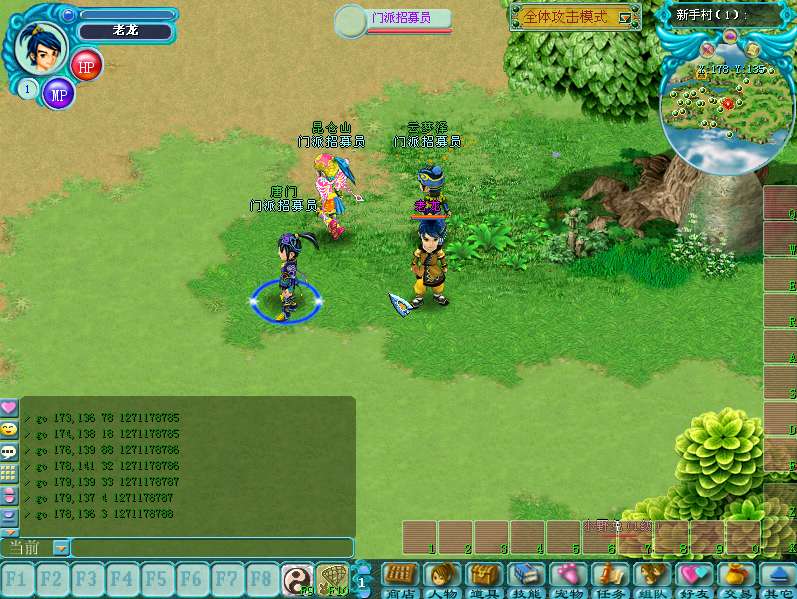Open the 宠物 pet panel
Screen dimensions: 797x599
pyautogui.click(x=568, y=578)
